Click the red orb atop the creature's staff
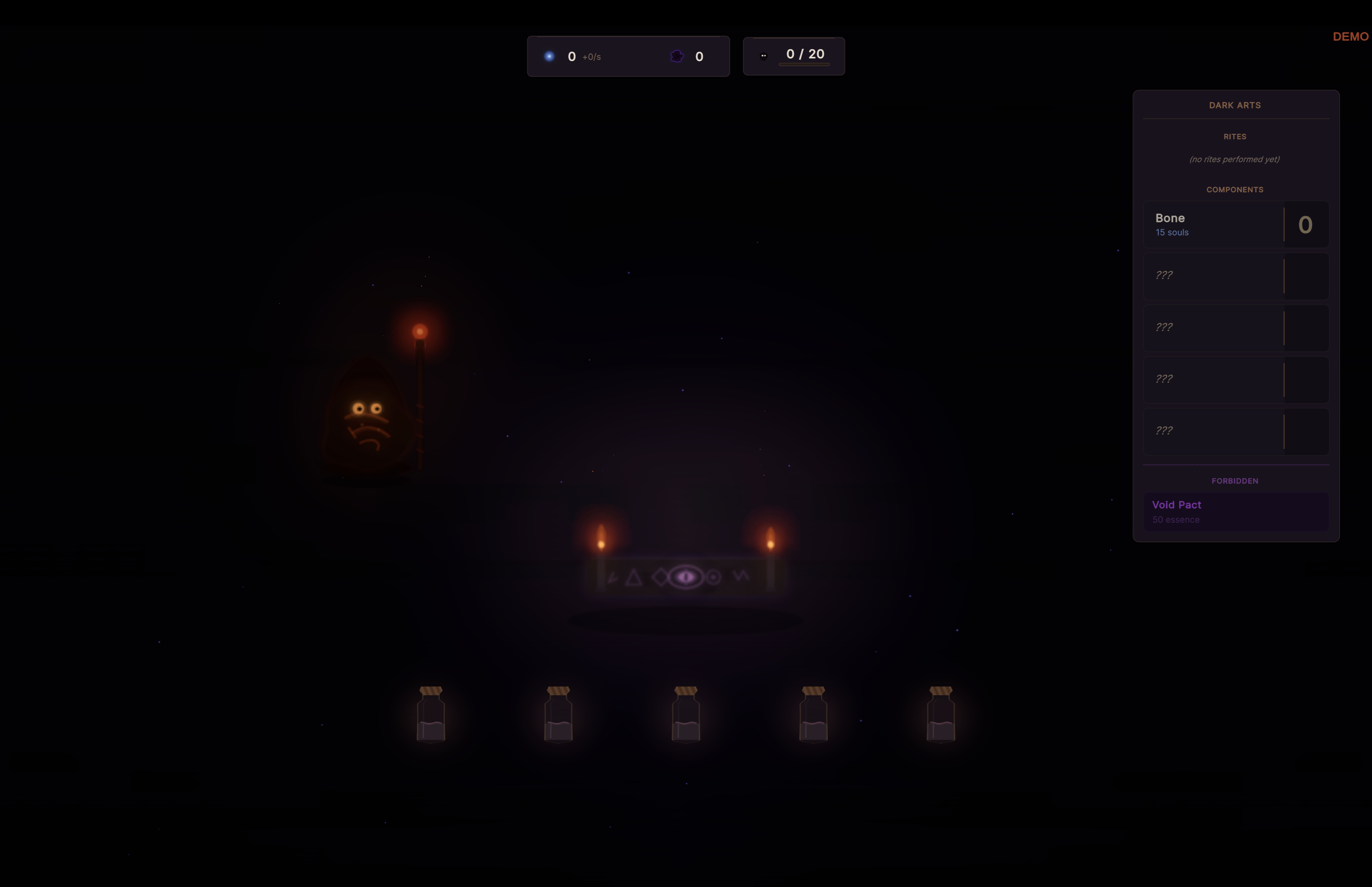Viewport: 1372px width, 887px height. [419, 330]
